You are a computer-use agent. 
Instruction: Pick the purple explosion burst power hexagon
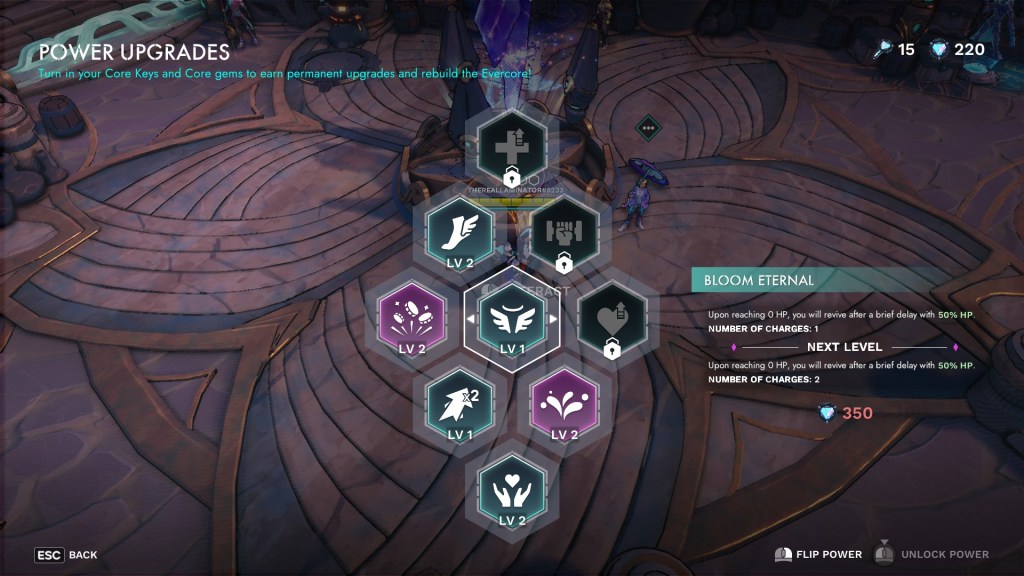tap(406, 320)
